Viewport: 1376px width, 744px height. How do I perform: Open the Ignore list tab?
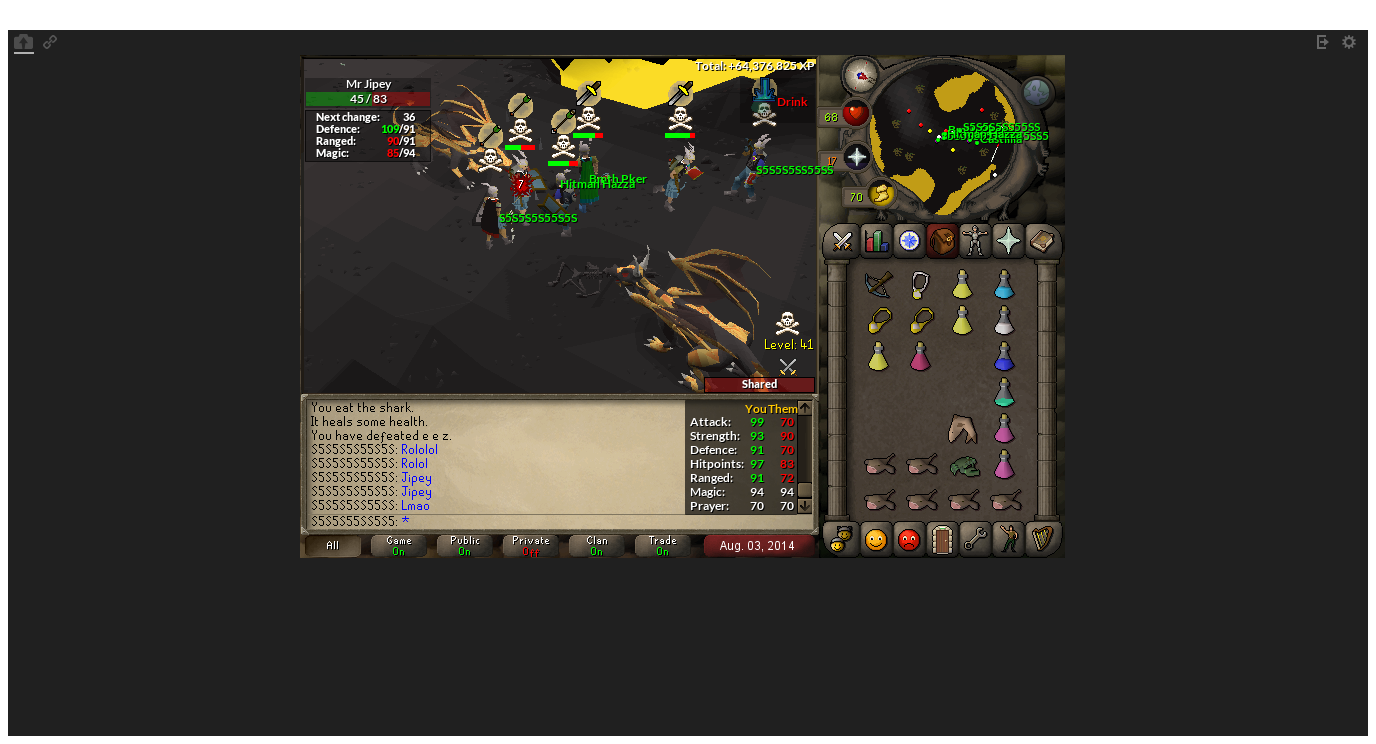coord(907,539)
